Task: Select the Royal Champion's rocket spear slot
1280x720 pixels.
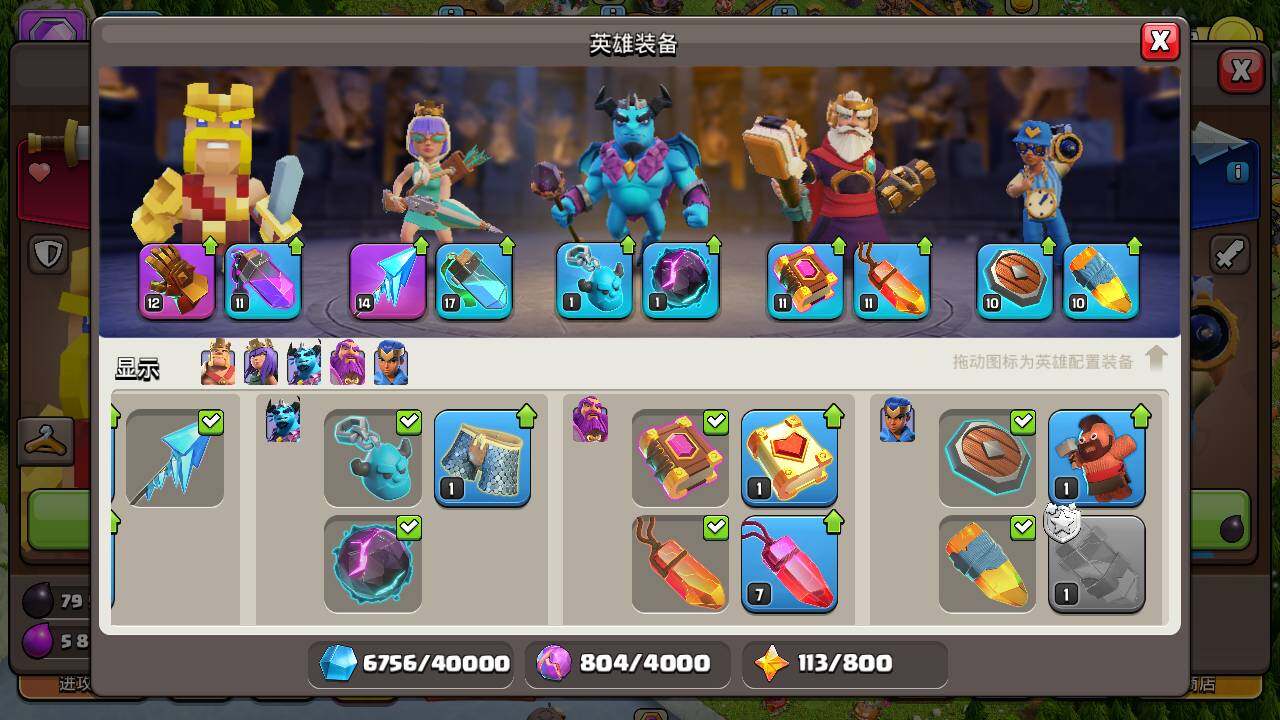Action: [x=1101, y=281]
